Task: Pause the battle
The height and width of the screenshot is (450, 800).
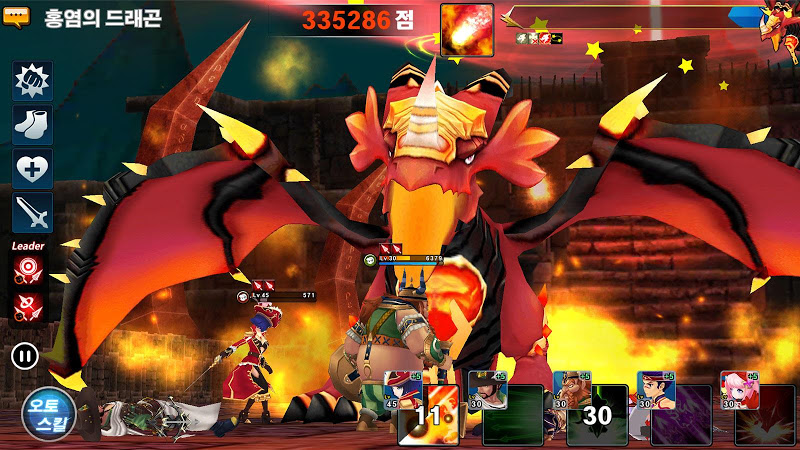Action: (x=22, y=355)
